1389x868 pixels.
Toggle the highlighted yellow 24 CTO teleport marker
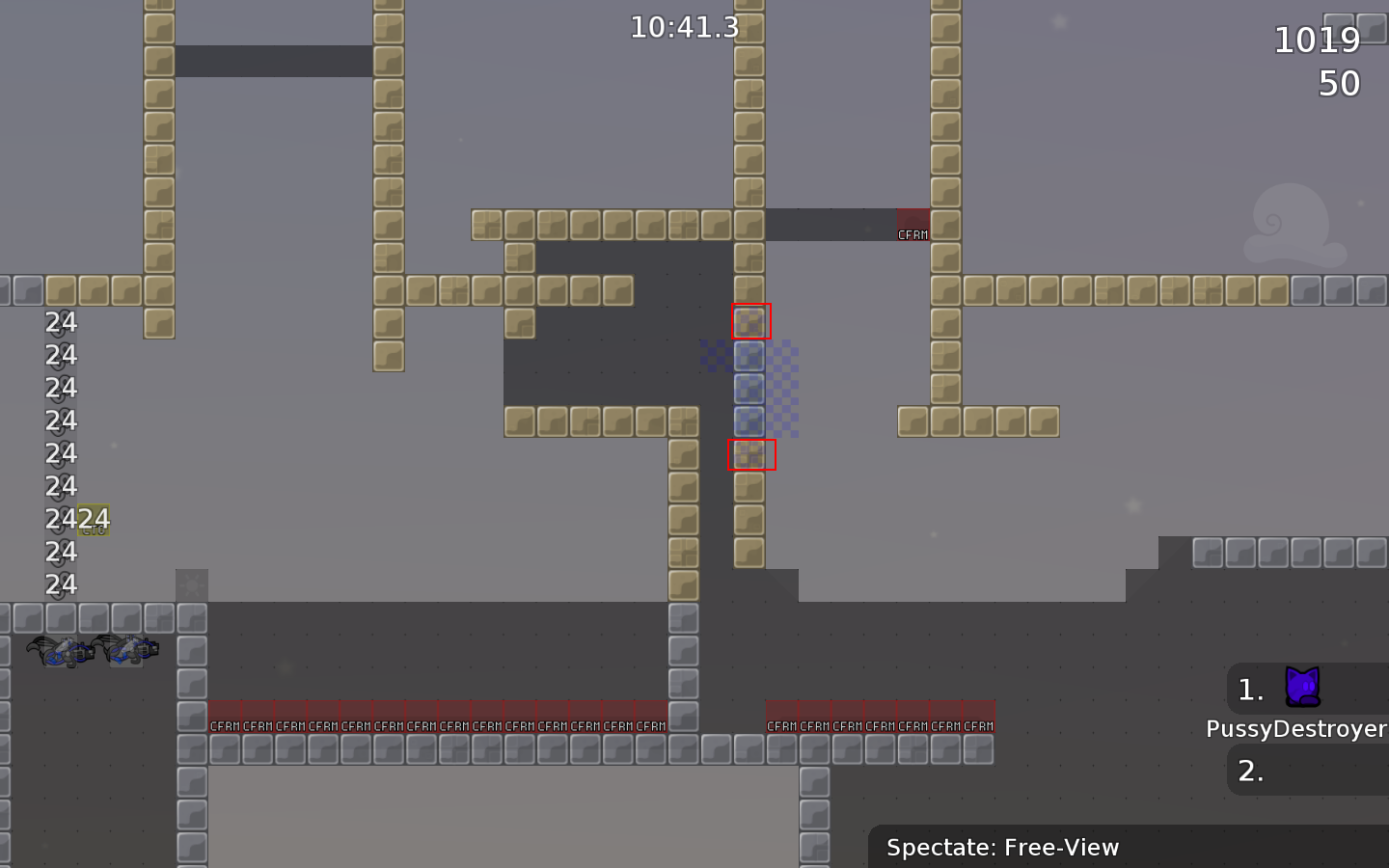(93, 519)
